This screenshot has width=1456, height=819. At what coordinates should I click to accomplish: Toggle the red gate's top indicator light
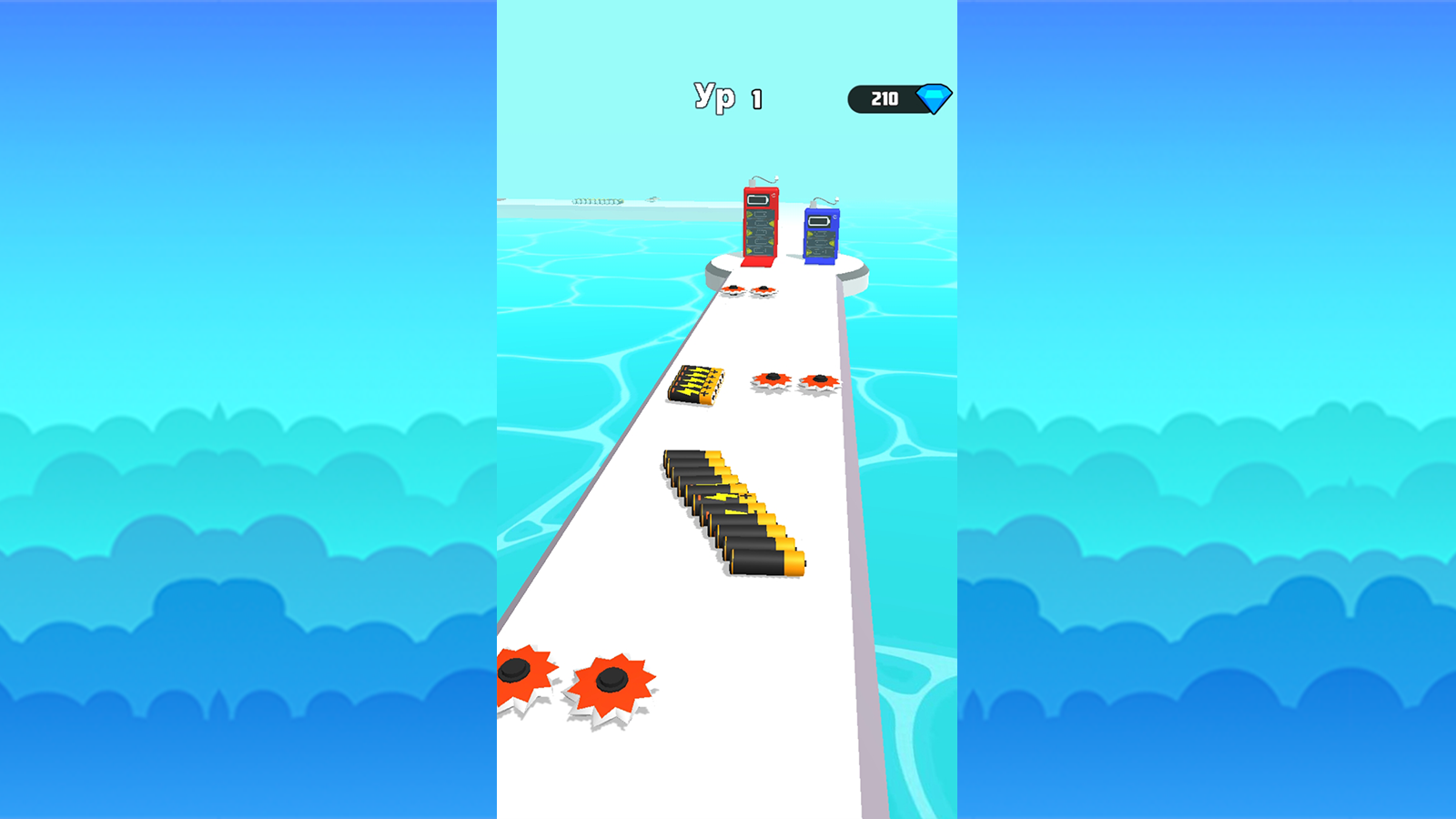(x=776, y=177)
